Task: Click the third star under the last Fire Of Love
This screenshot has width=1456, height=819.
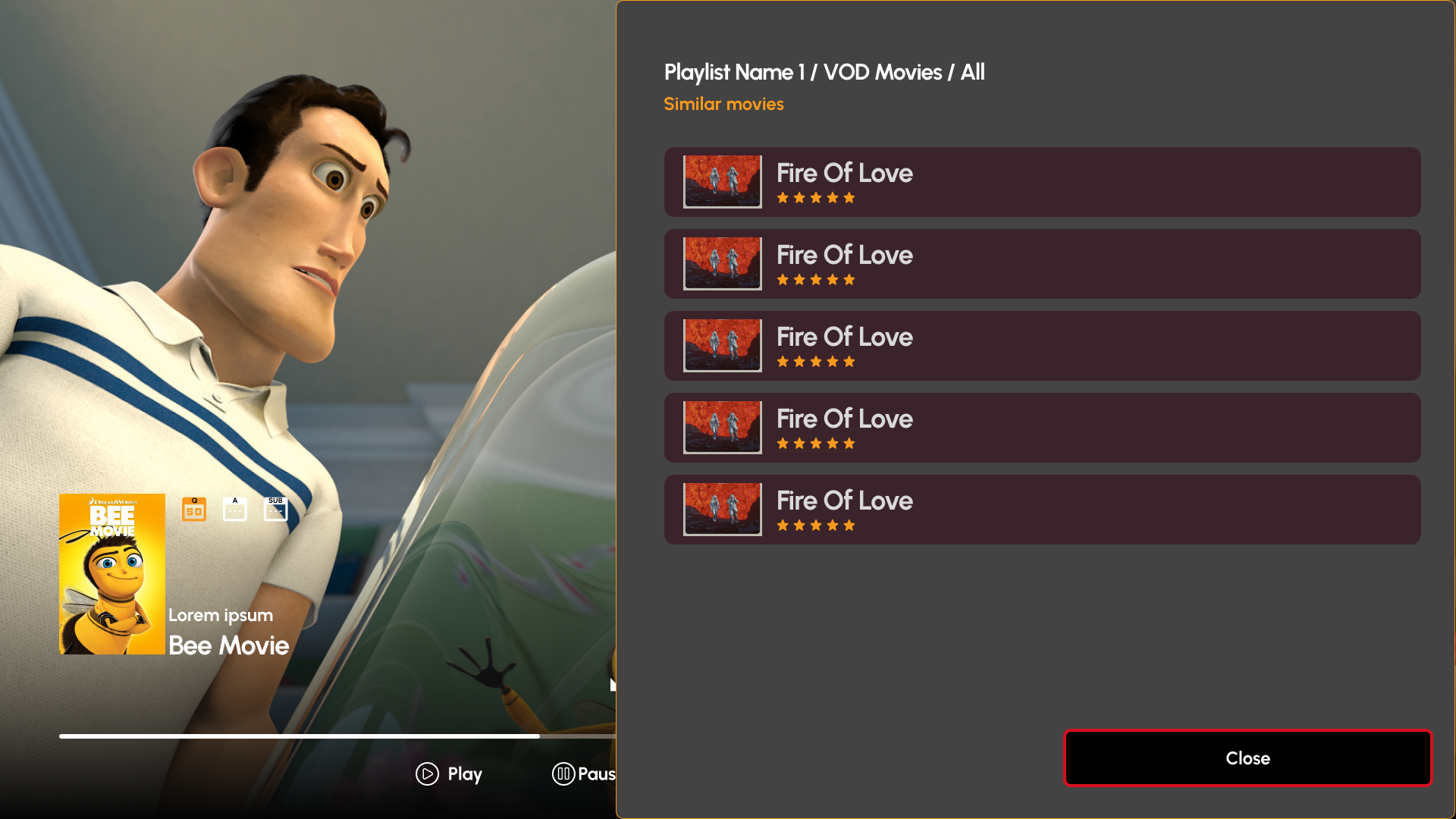Action: click(x=815, y=525)
